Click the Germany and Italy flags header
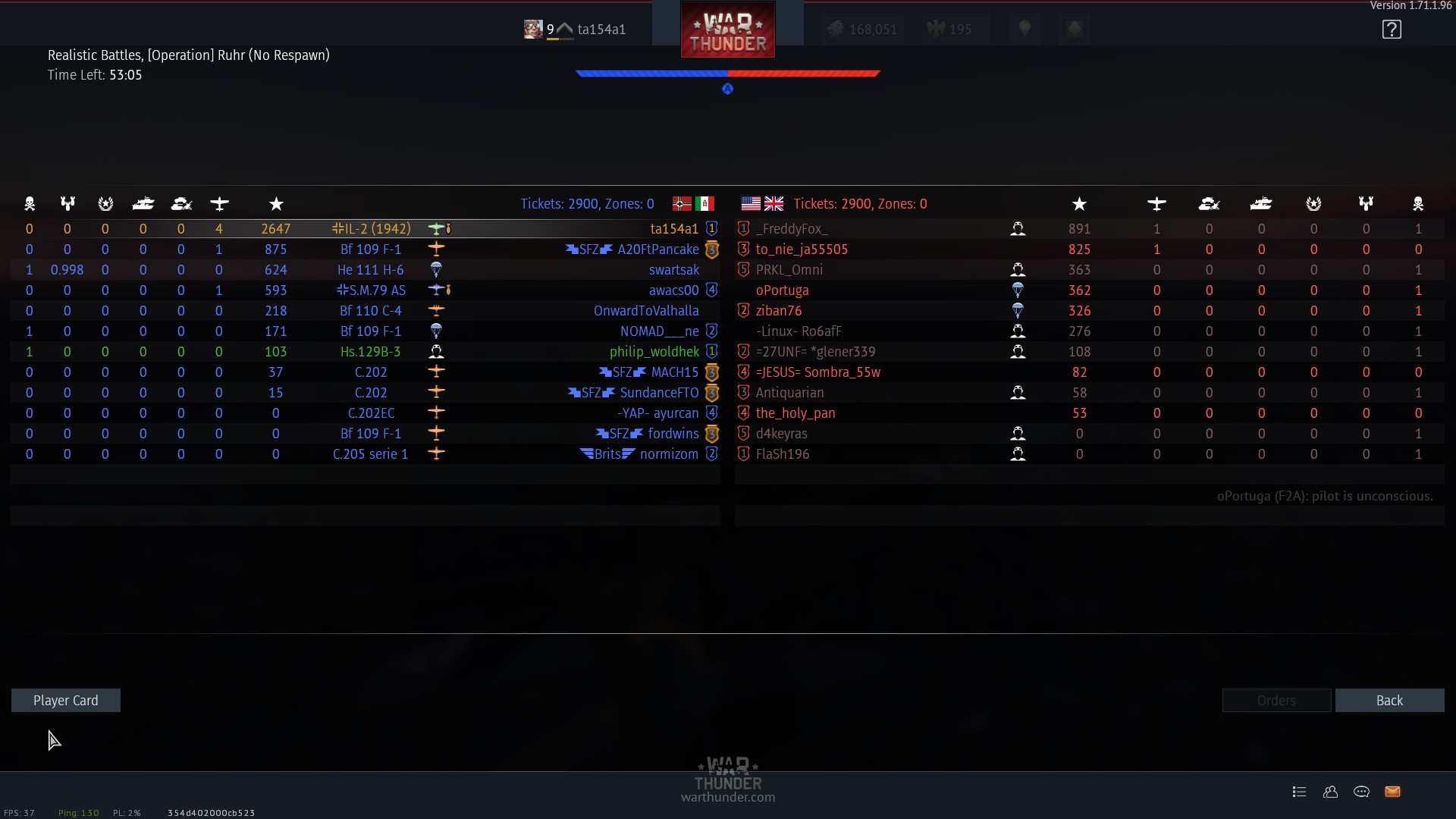Image resolution: width=1456 pixels, height=819 pixels. 692,203
